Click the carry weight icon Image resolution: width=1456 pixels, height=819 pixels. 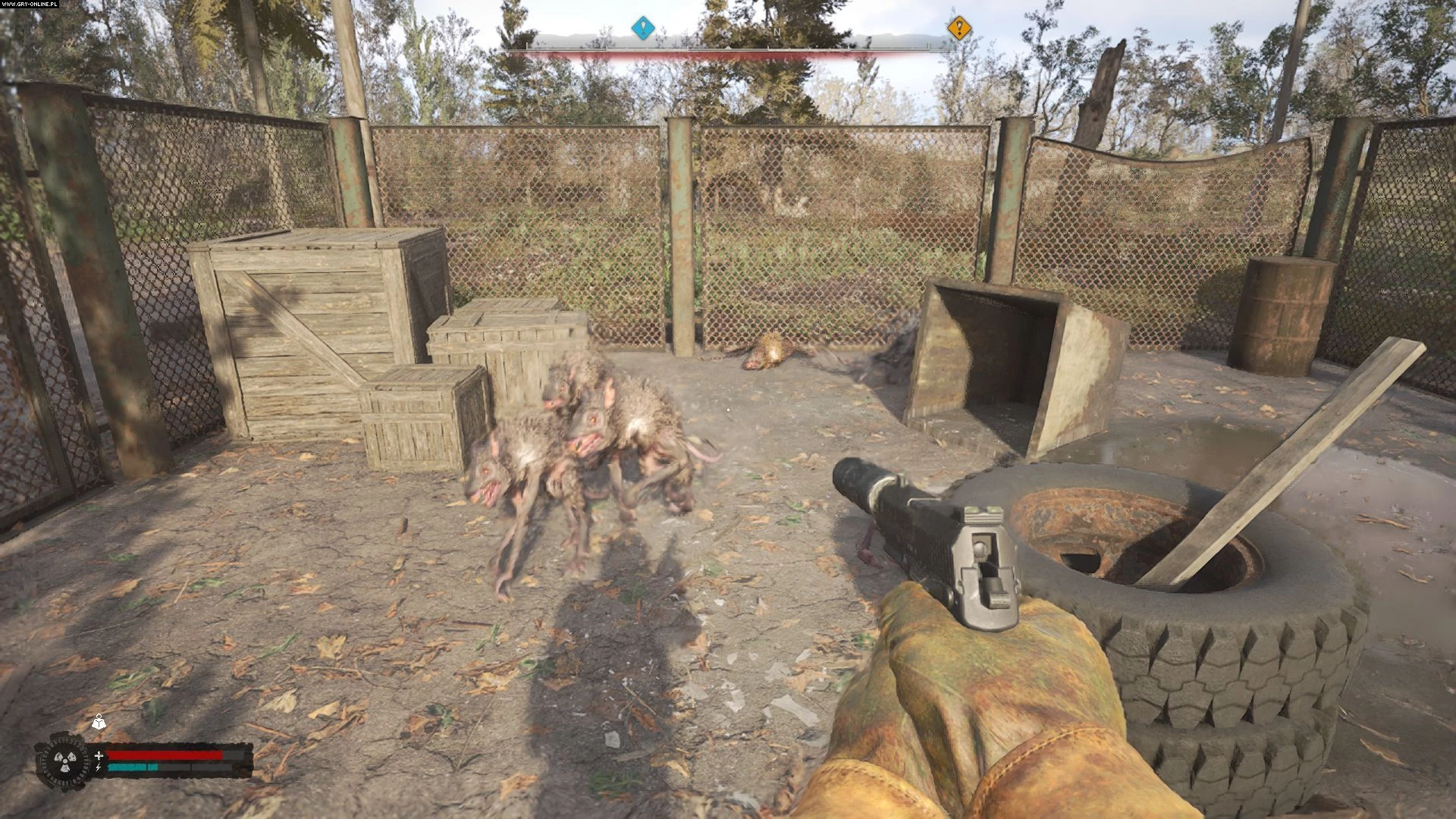(99, 723)
